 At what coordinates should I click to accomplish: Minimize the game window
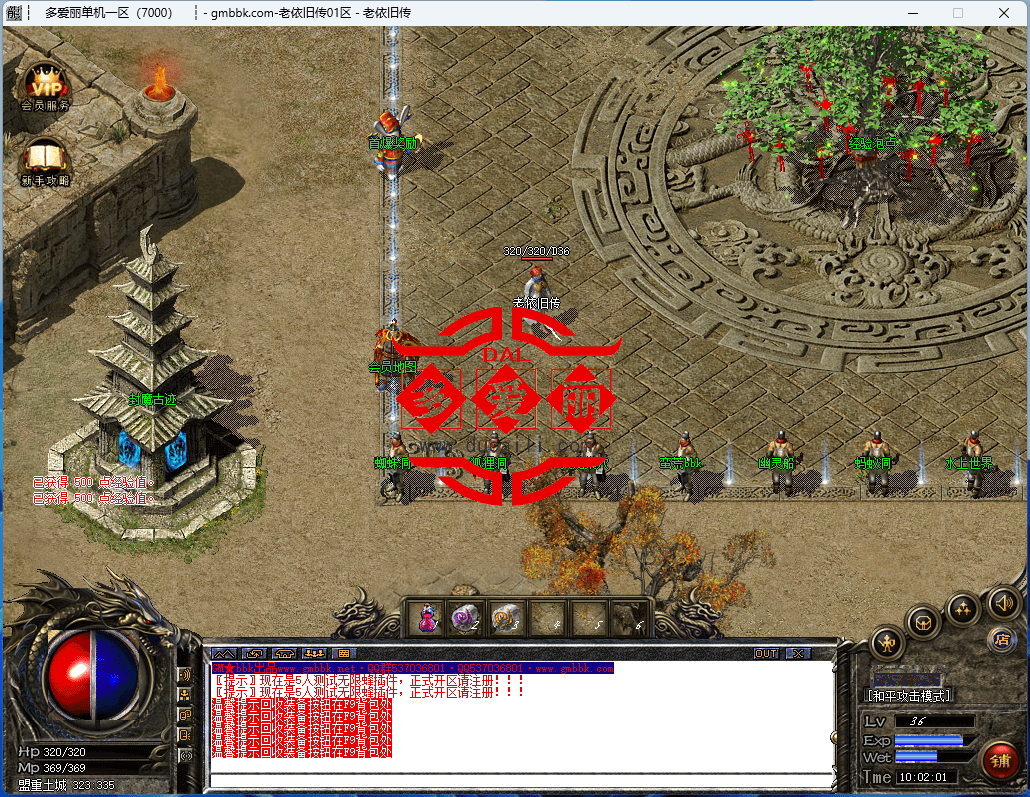click(x=912, y=13)
